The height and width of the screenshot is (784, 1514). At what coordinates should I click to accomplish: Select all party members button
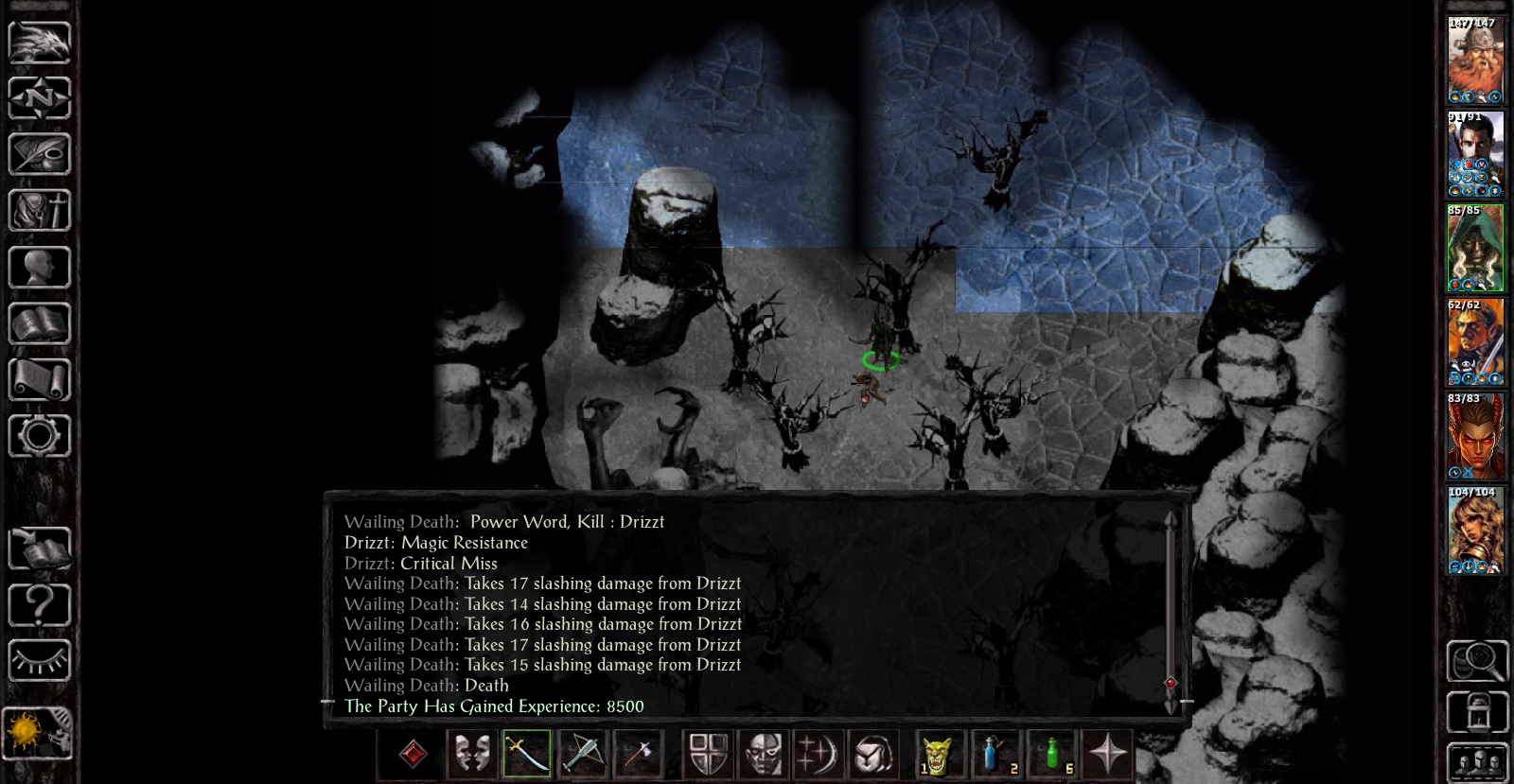[1476, 762]
